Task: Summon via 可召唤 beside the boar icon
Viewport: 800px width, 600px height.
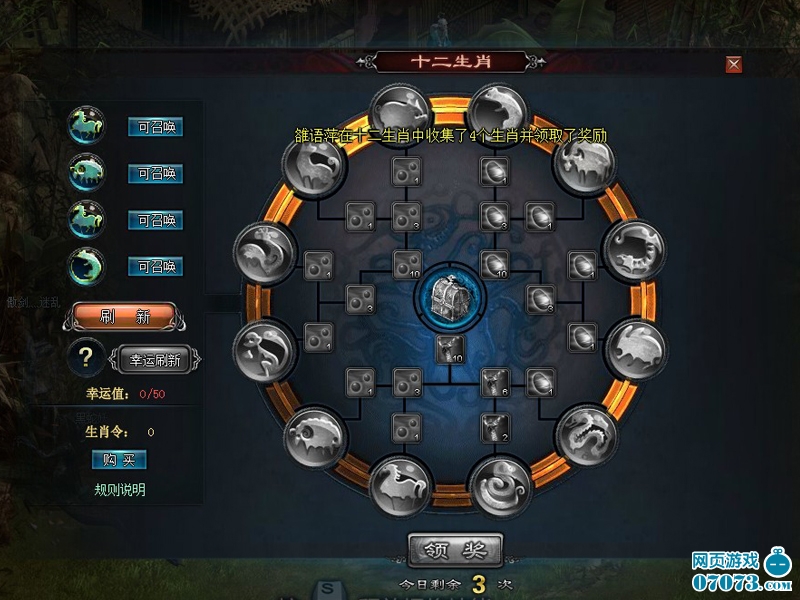Action: click(155, 173)
